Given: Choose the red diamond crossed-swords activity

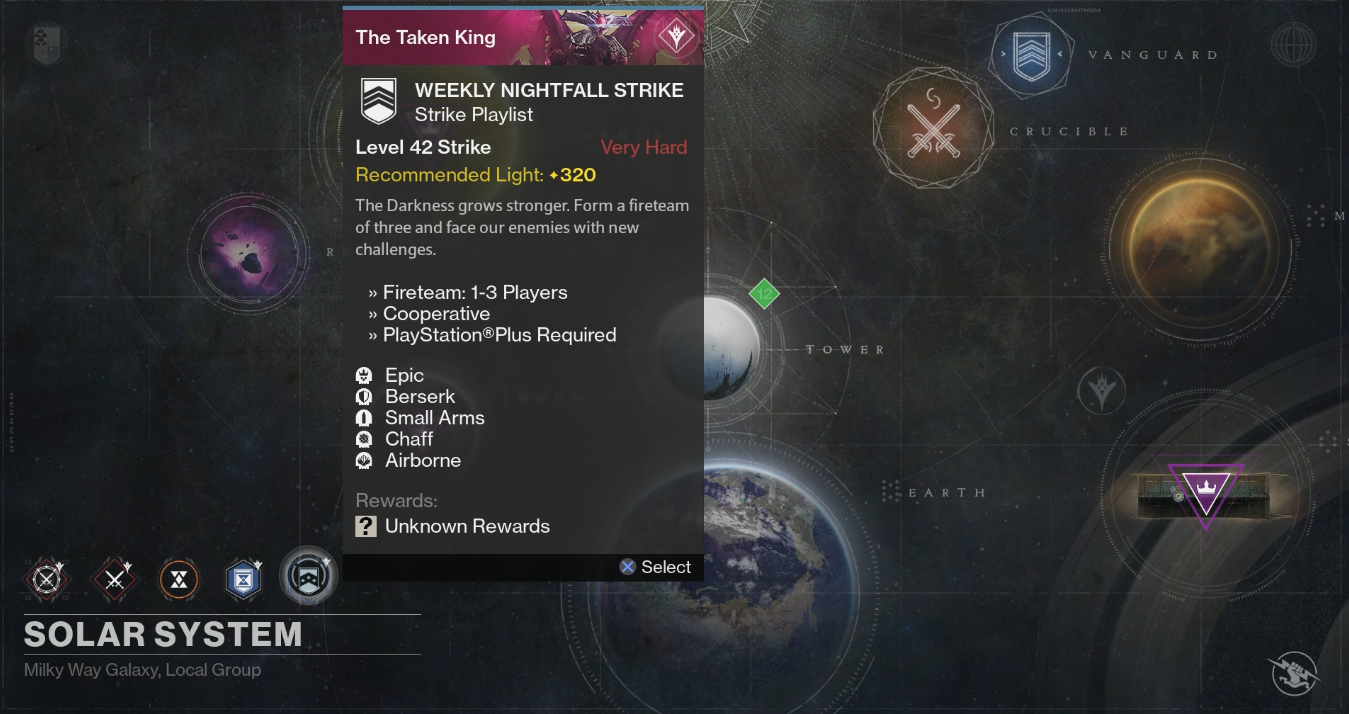Looking at the screenshot, I should 114,579.
